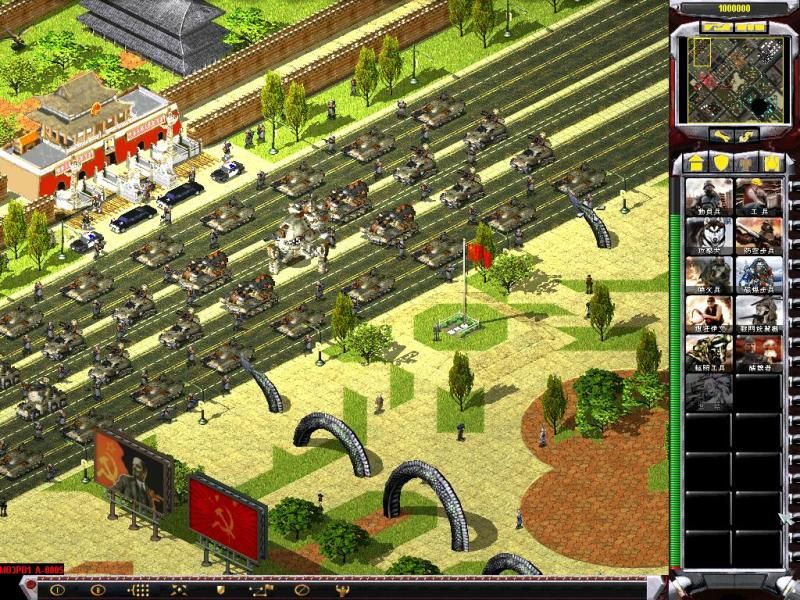Open the vehicles production tab
This screenshot has height=600, width=800.
point(772,162)
